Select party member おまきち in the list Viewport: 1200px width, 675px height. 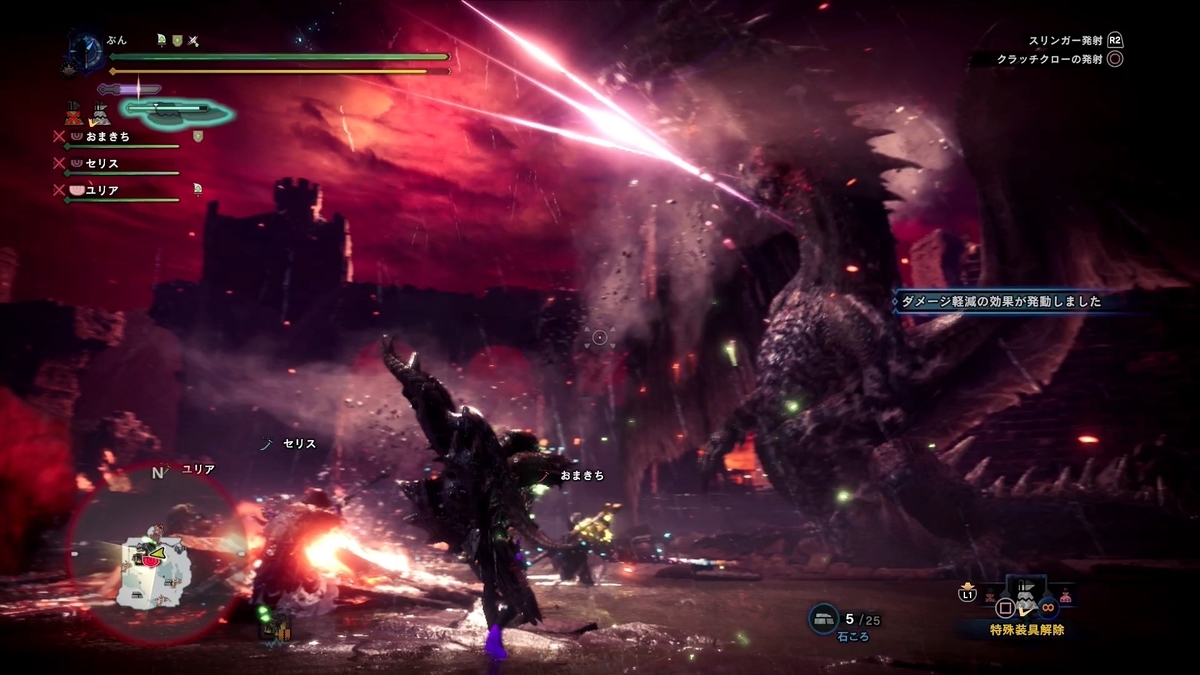[x=107, y=136]
